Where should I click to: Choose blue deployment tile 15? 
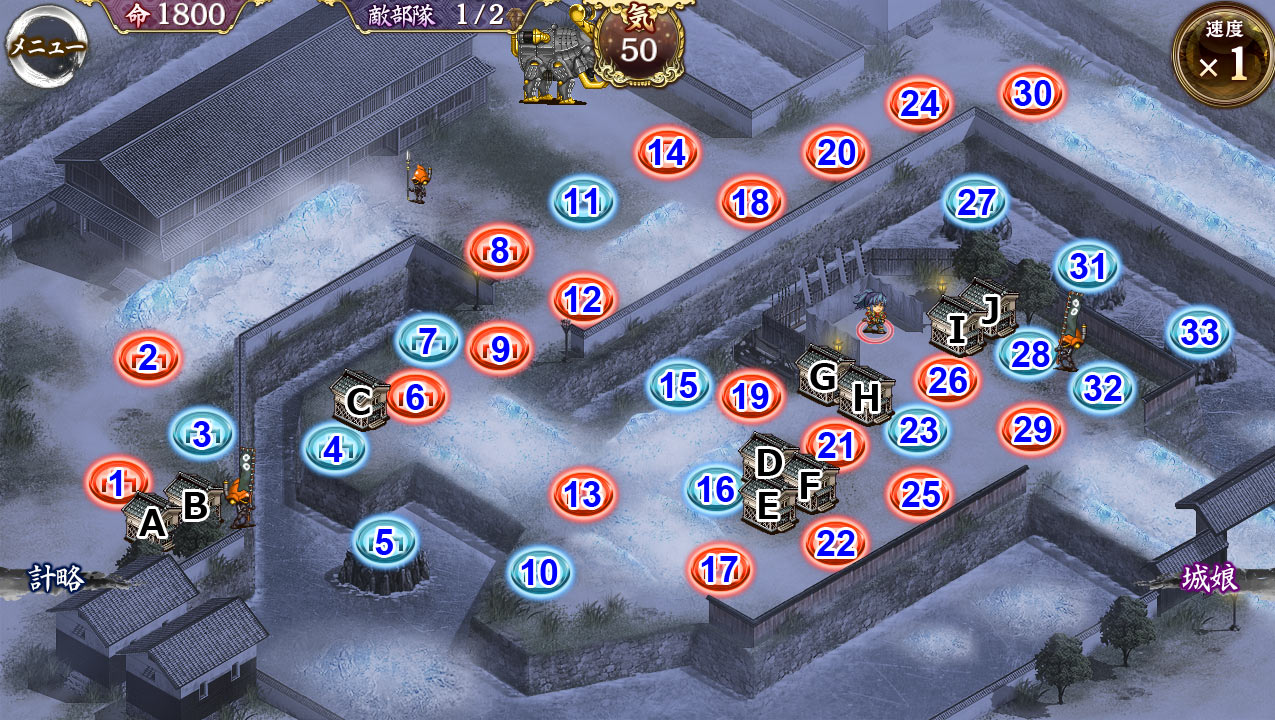click(x=679, y=386)
